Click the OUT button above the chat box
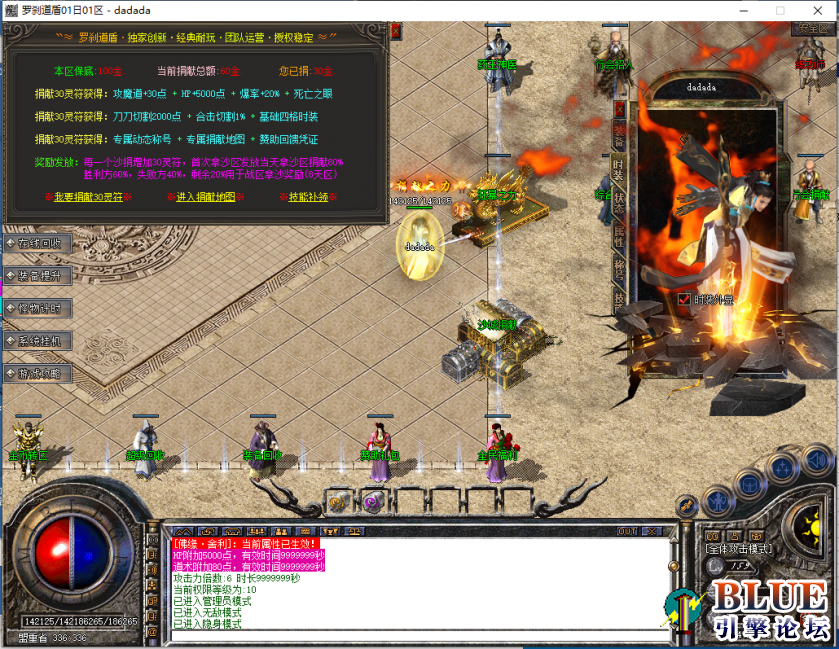The width and height of the screenshot is (839, 649). click(627, 531)
